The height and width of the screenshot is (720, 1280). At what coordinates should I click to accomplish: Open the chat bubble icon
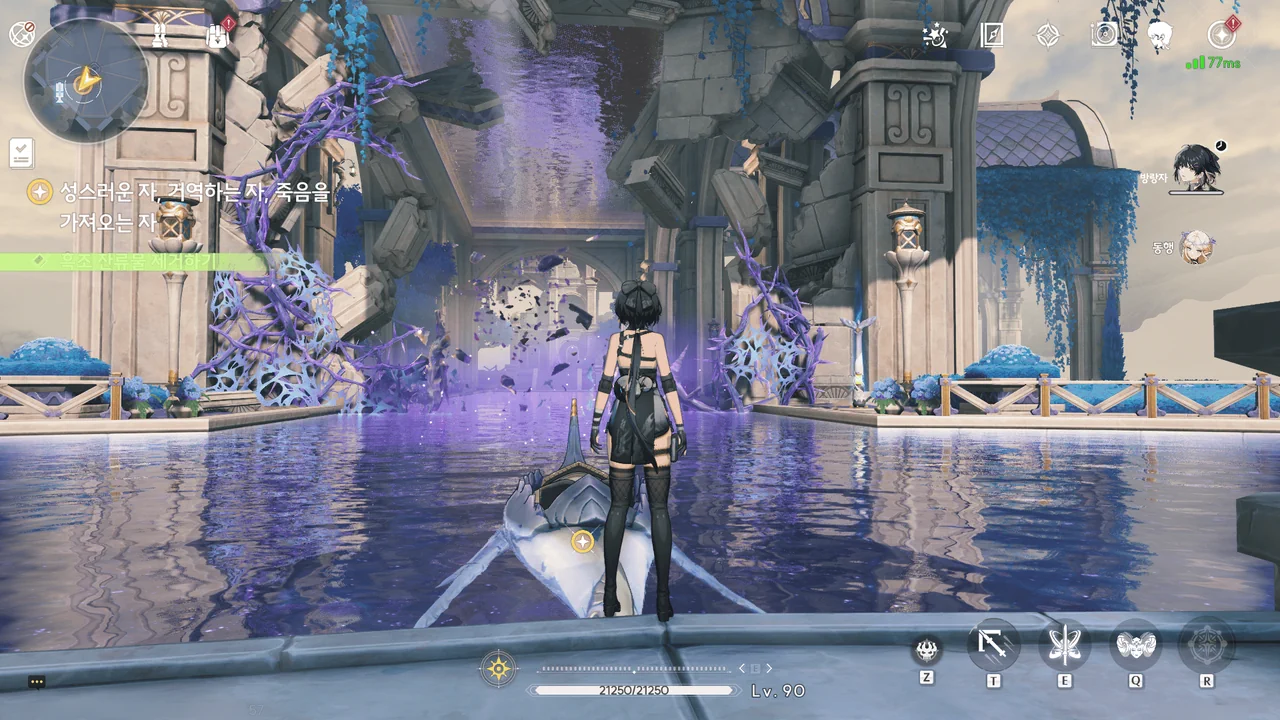coord(37,682)
